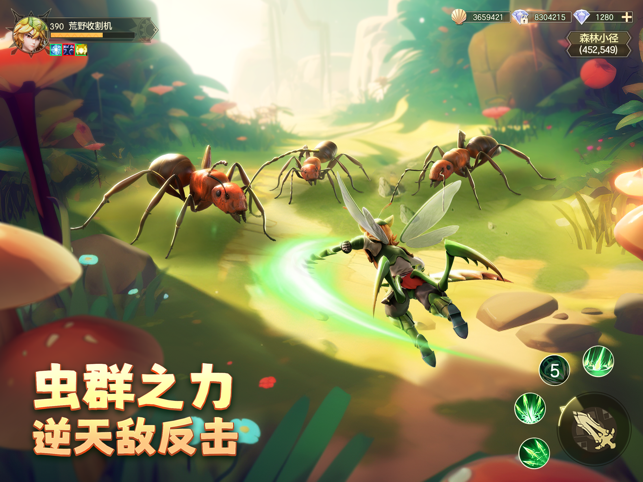Select the seashell currency icon
The width and height of the screenshot is (643, 482).
(x=459, y=17)
